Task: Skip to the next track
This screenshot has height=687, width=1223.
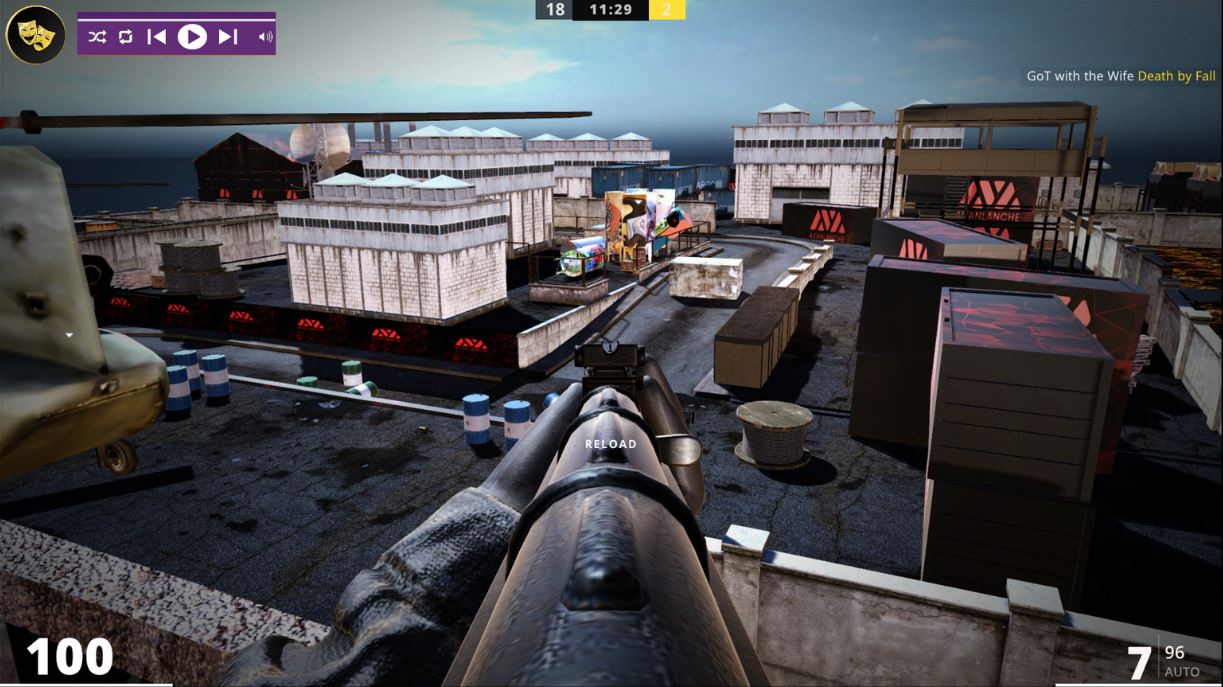Action: tap(228, 37)
